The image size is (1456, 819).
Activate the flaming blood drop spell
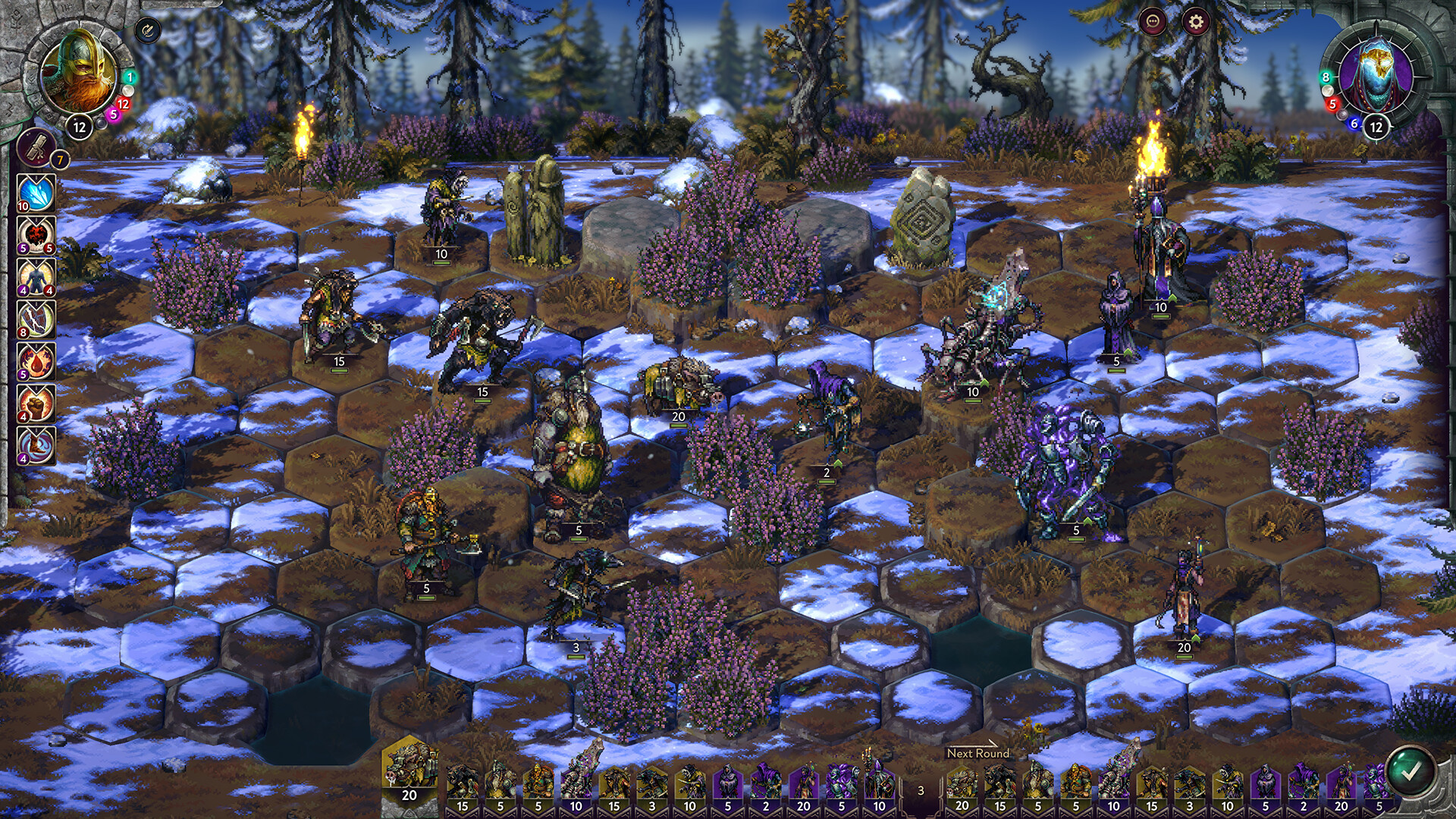click(35, 361)
